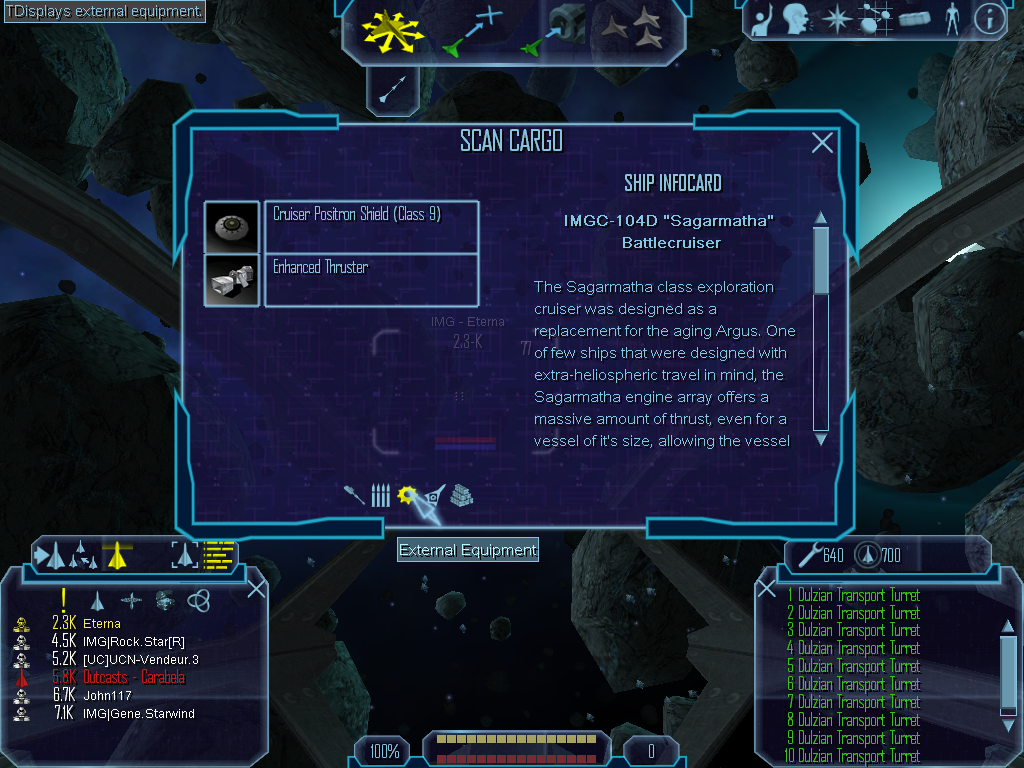Open the info button in the top-right bar

tap(989, 19)
